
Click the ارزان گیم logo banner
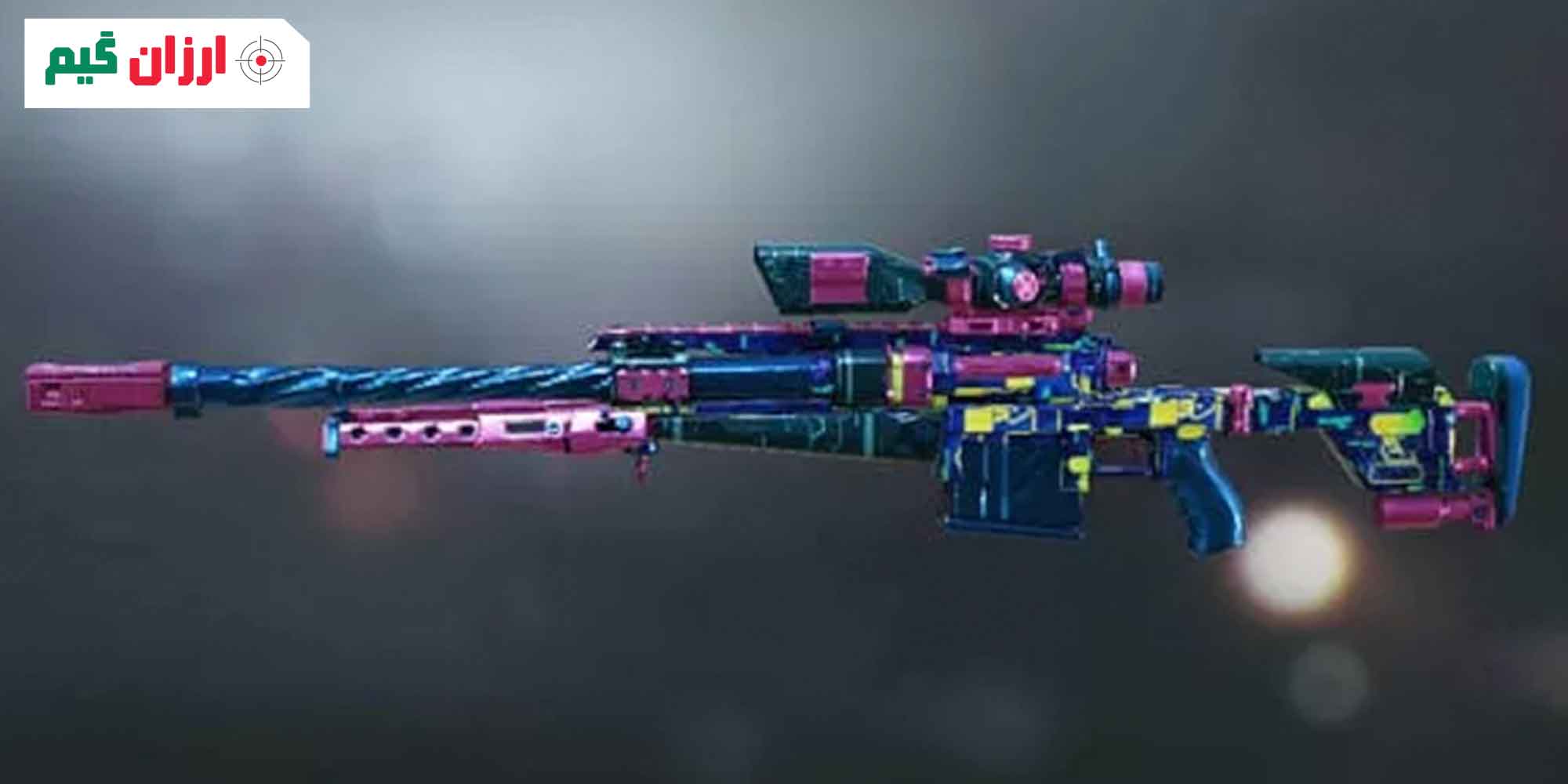166,63
